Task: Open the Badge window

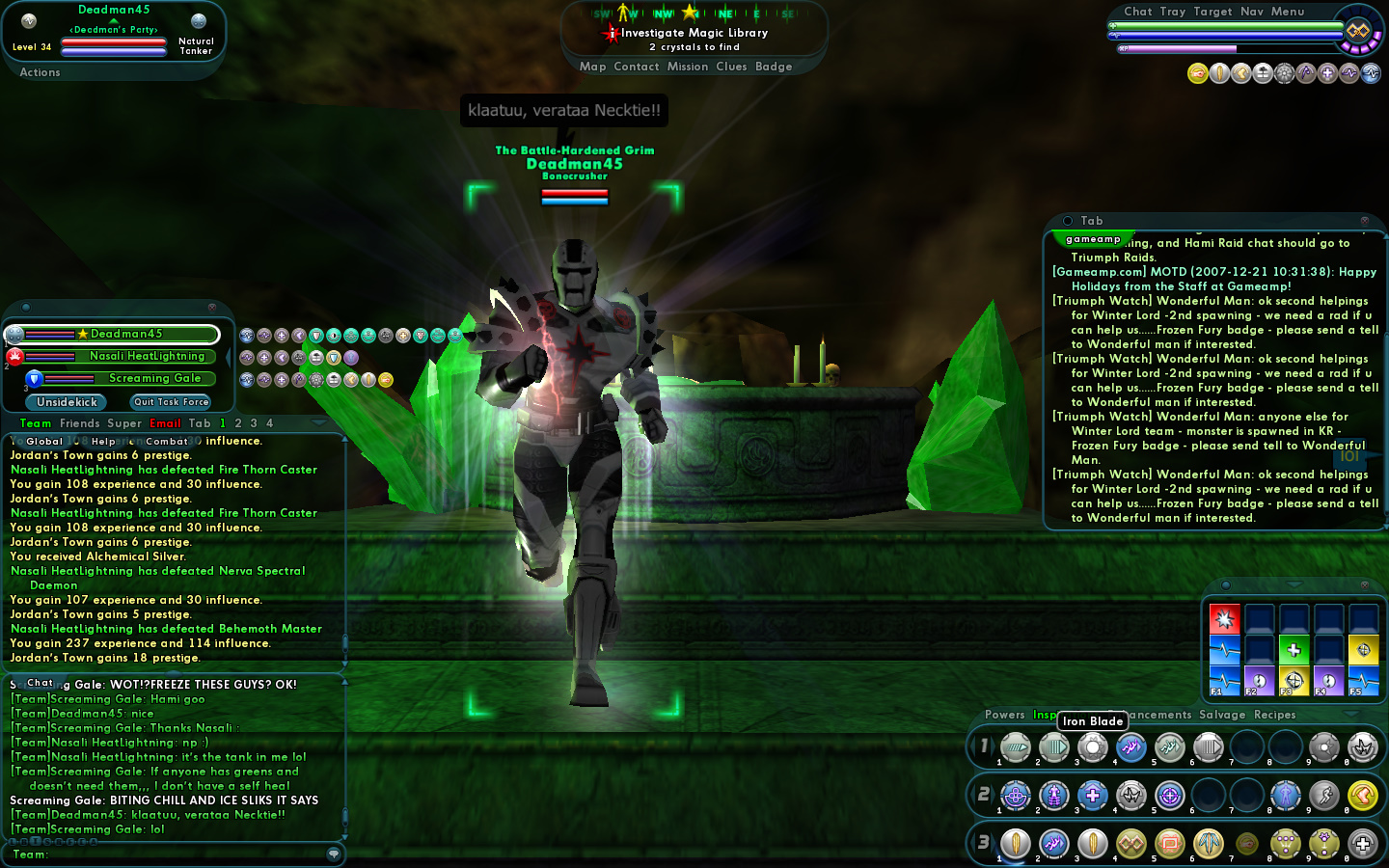Action: (x=774, y=67)
